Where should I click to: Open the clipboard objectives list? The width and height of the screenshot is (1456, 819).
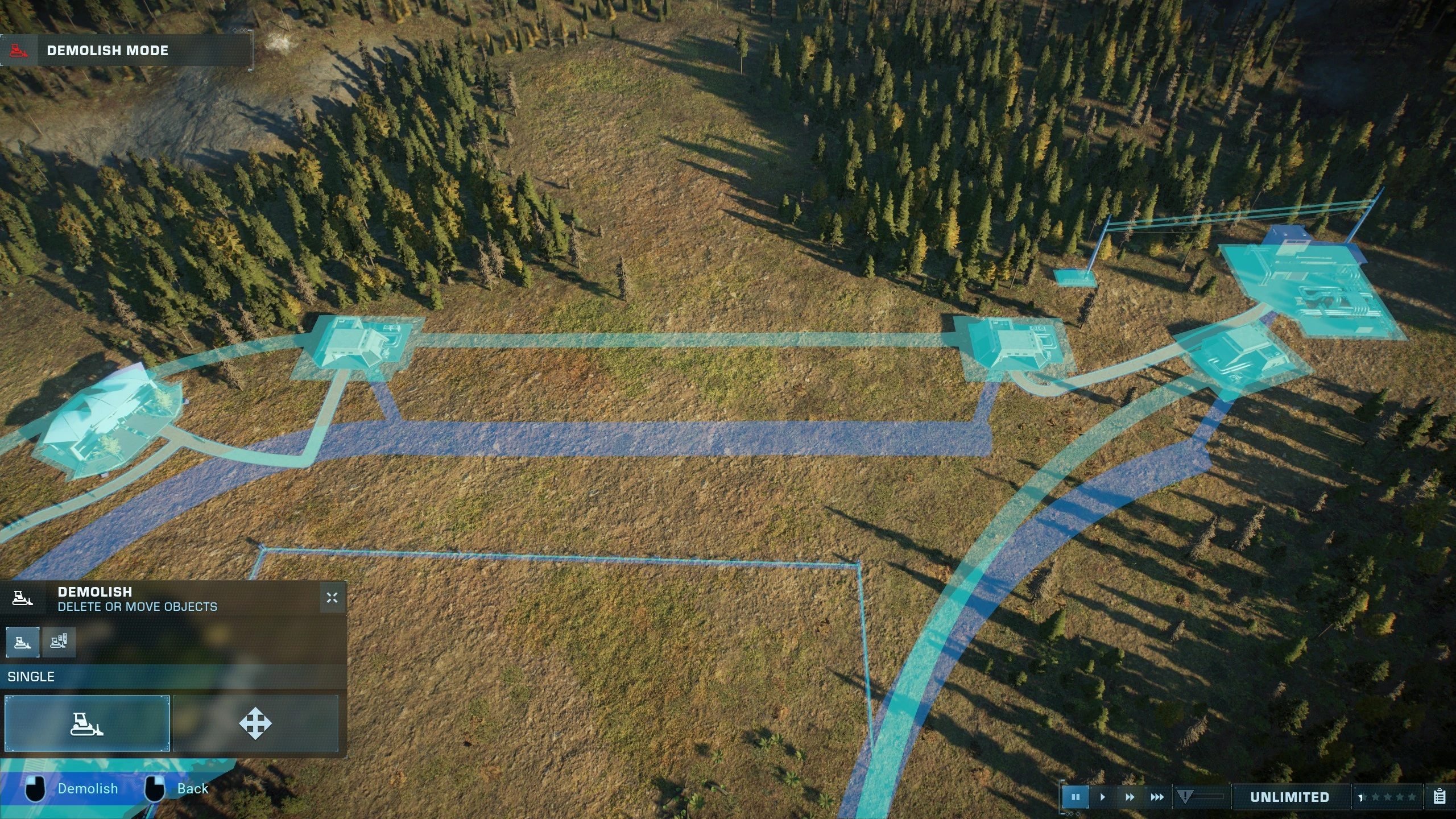pyautogui.click(x=1440, y=796)
